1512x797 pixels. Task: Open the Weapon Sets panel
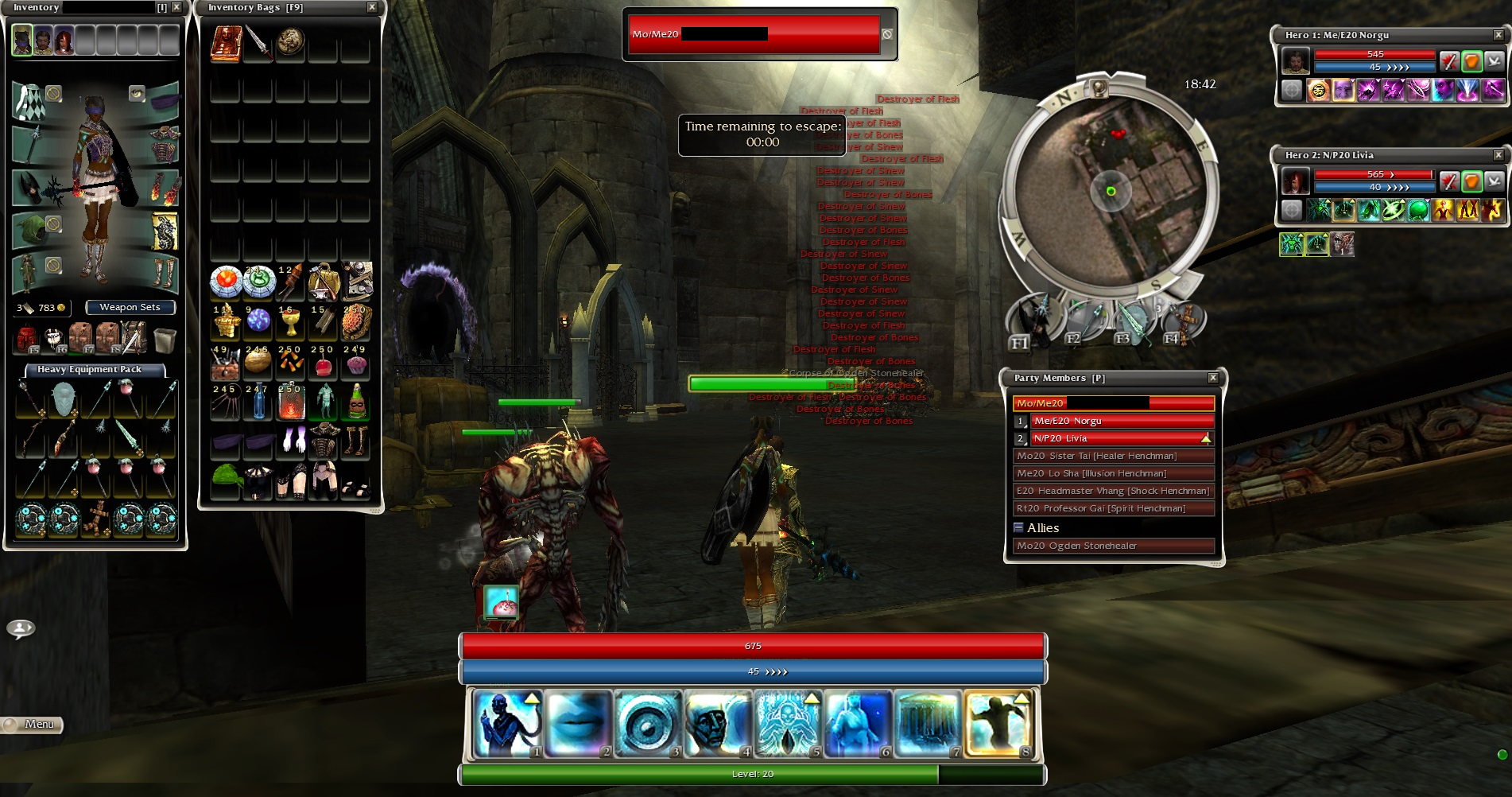(130, 307)
